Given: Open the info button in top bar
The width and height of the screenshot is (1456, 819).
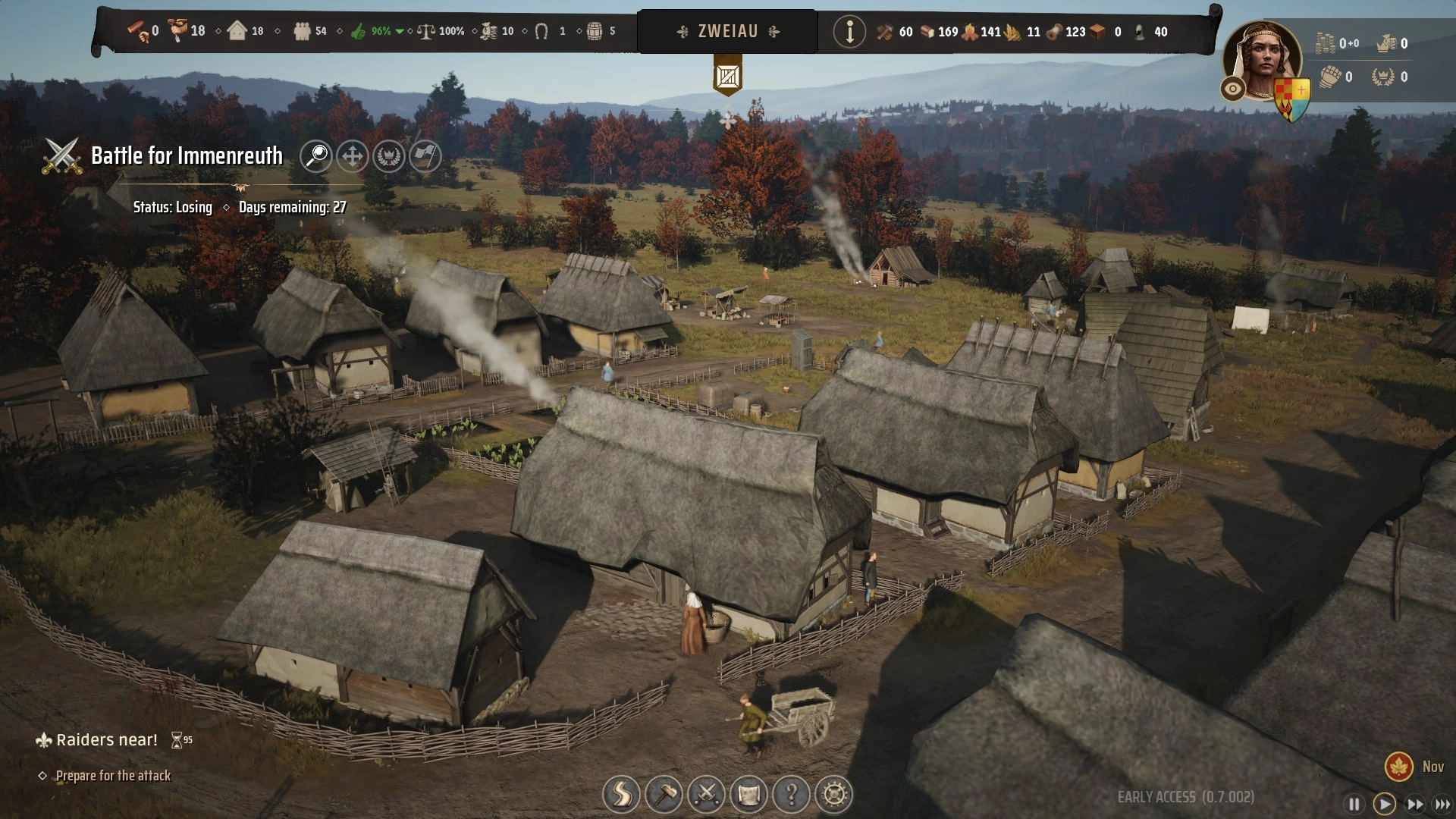Looking at the screenshot, I should tap(849, 32).
